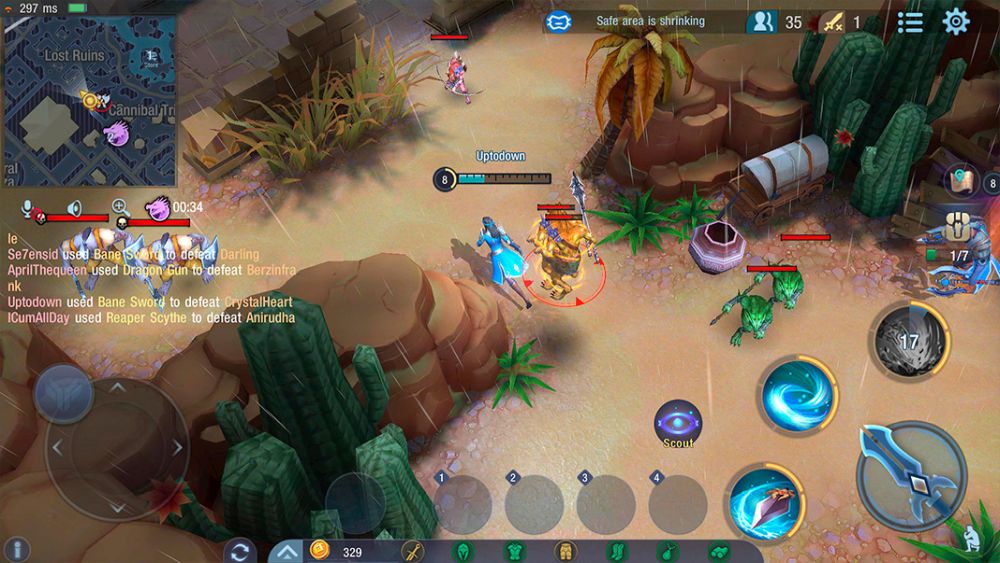1000x563 pixels.
Task: Activate the Scout eye ability
Action: tap(677, 423)
